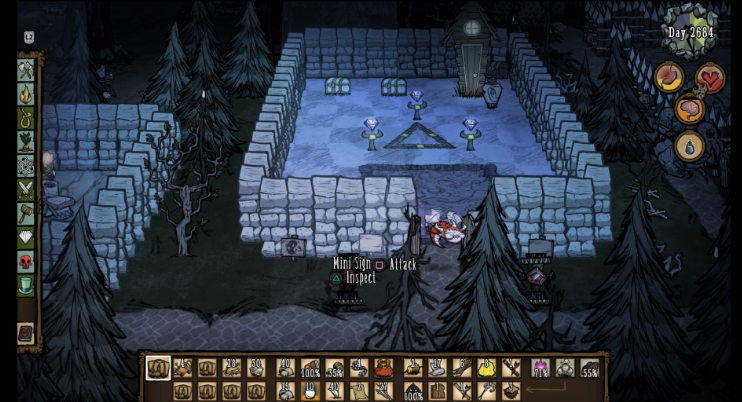Open the Magic tab with red skull
Viewport: 742px width, 402px height.
click(26, 262)
